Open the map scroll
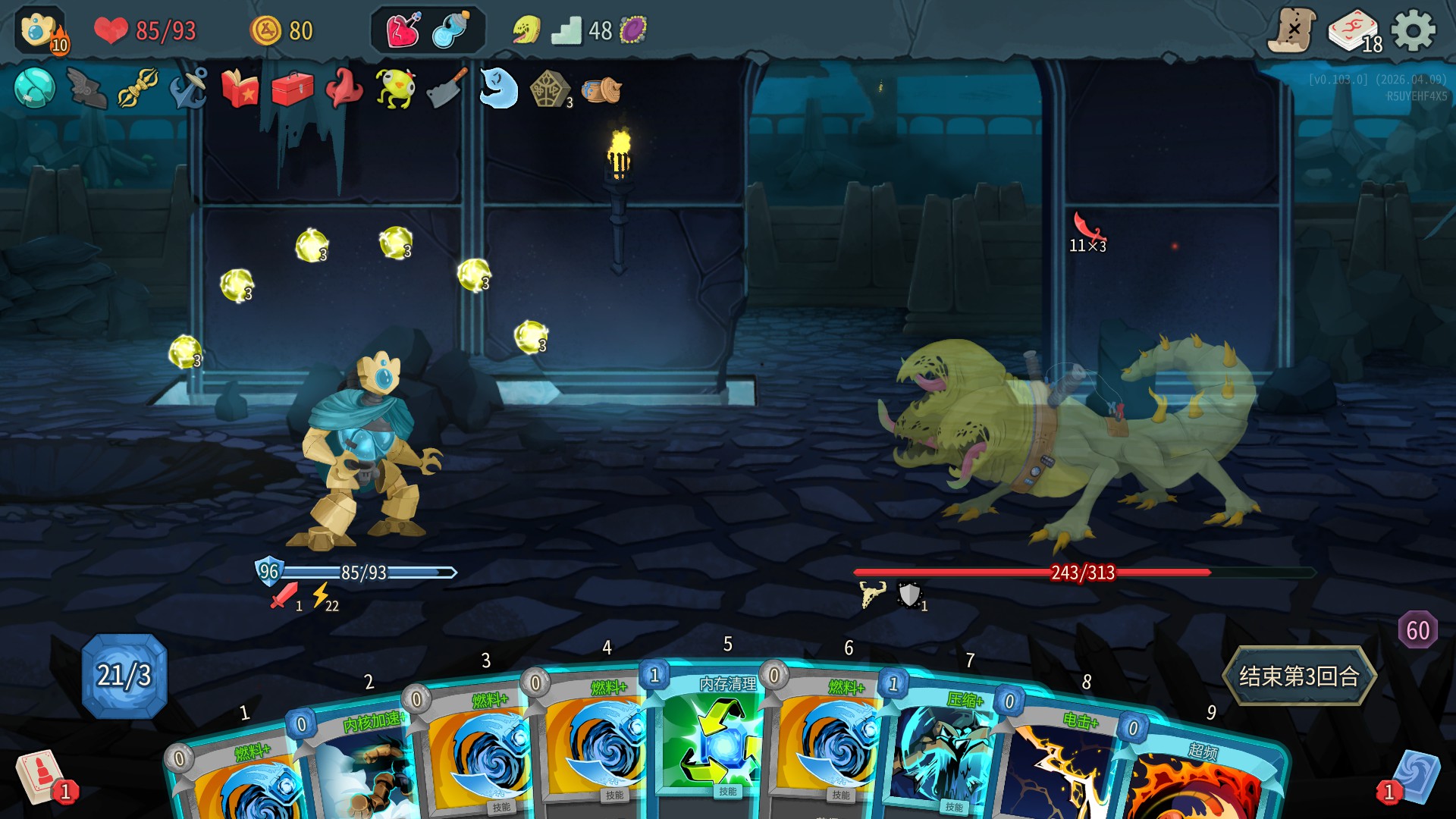The height and width of the screenshot is (819, 1456). click(x=1292, y=31)
